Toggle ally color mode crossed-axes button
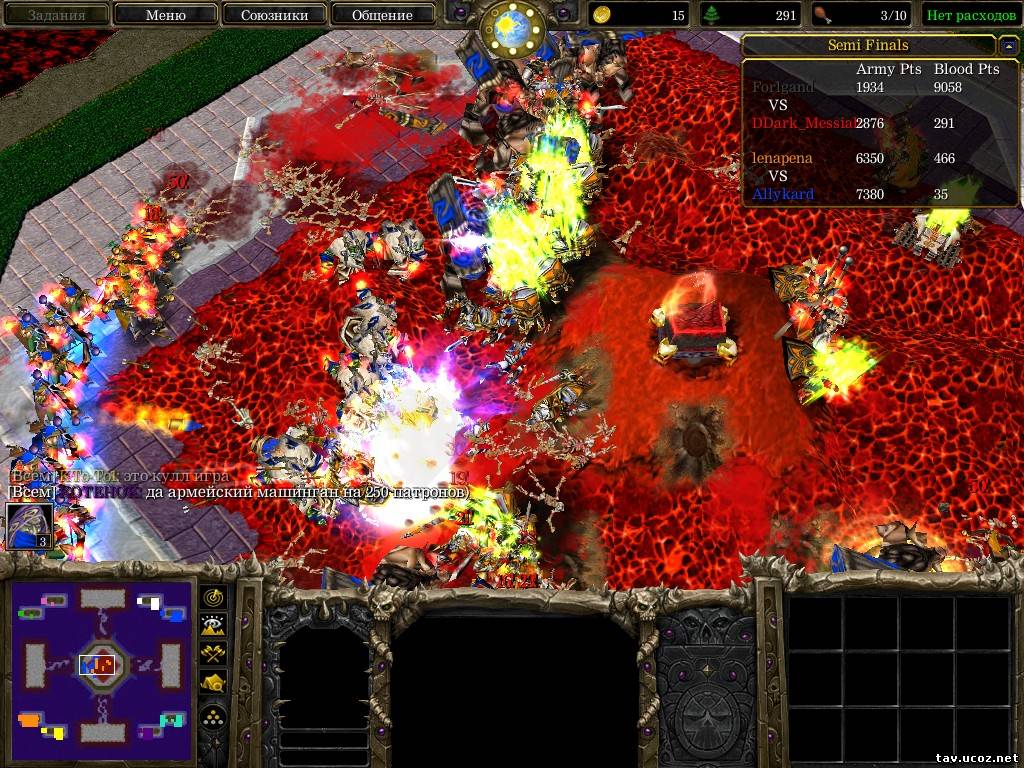Viewport: 1024px width, 768px height. pos(214,655)
